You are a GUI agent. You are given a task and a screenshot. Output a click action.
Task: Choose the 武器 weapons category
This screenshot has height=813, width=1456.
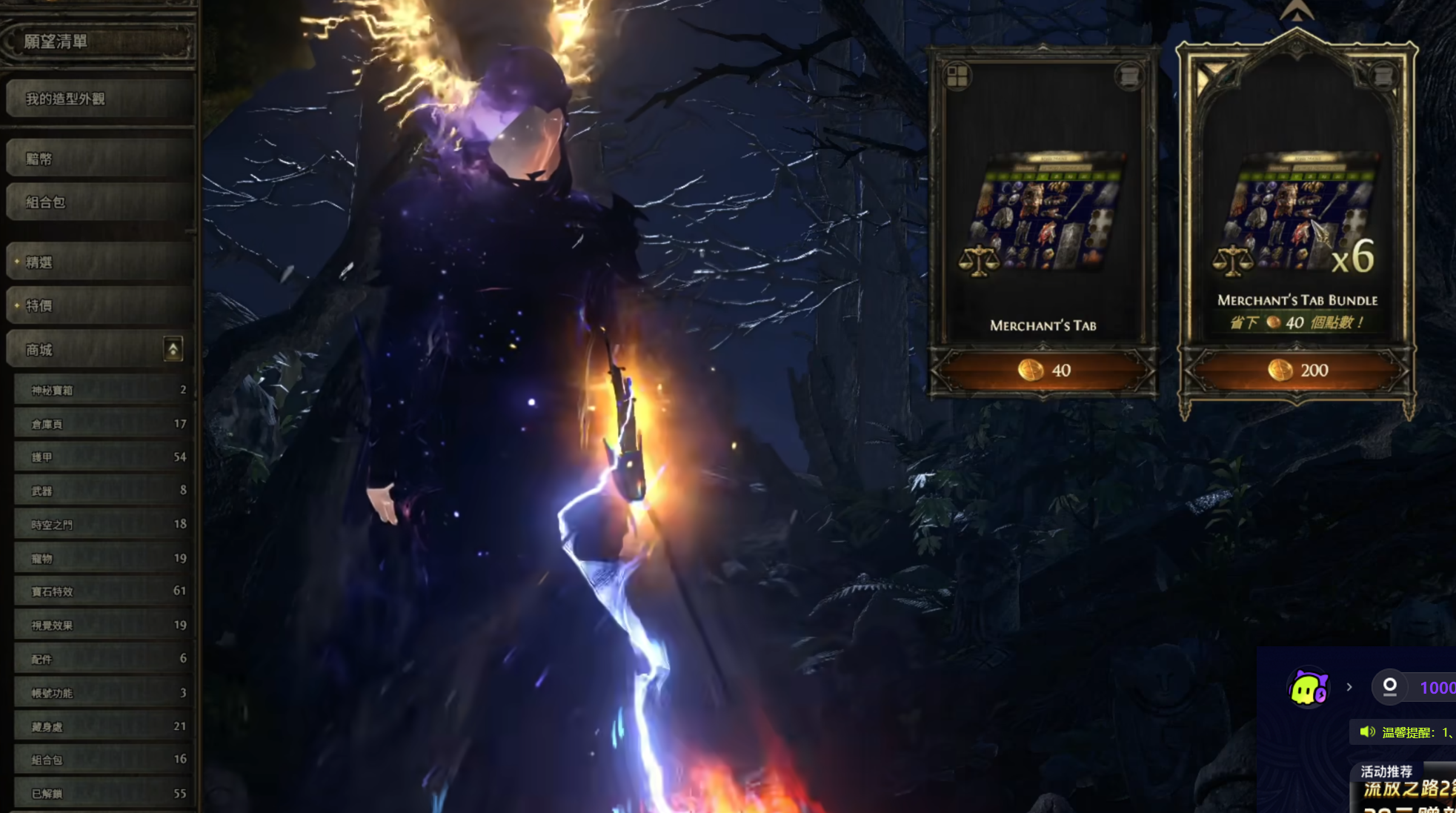click(102, 491)
